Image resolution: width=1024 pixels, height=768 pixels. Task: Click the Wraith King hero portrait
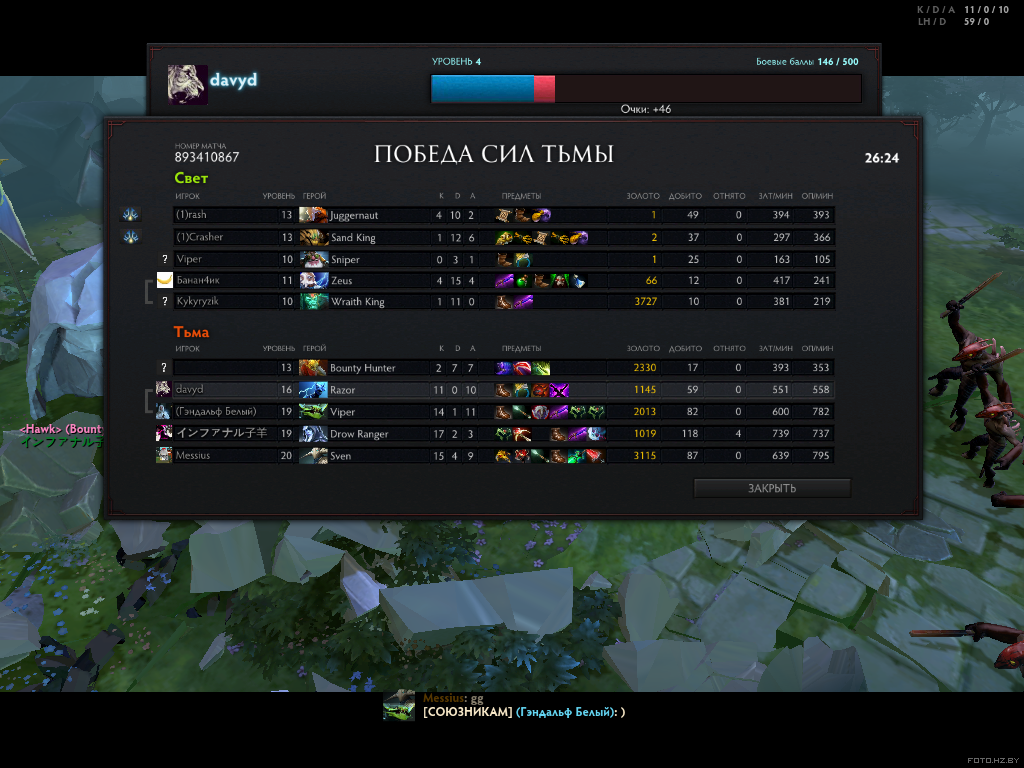[314, 302]
